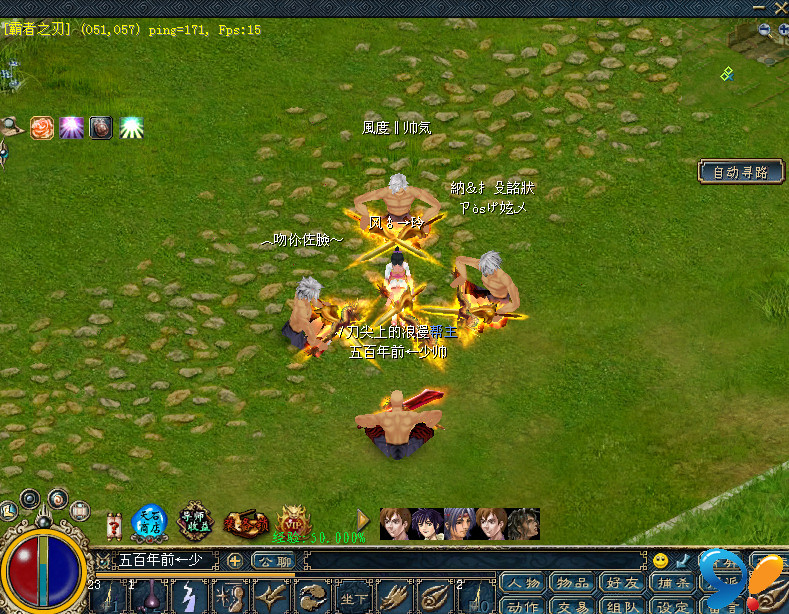Image resolution: width=789 pixels, height=614 pixels.
Task: Open the 动作 actions menu
Action: click(522, 605)
